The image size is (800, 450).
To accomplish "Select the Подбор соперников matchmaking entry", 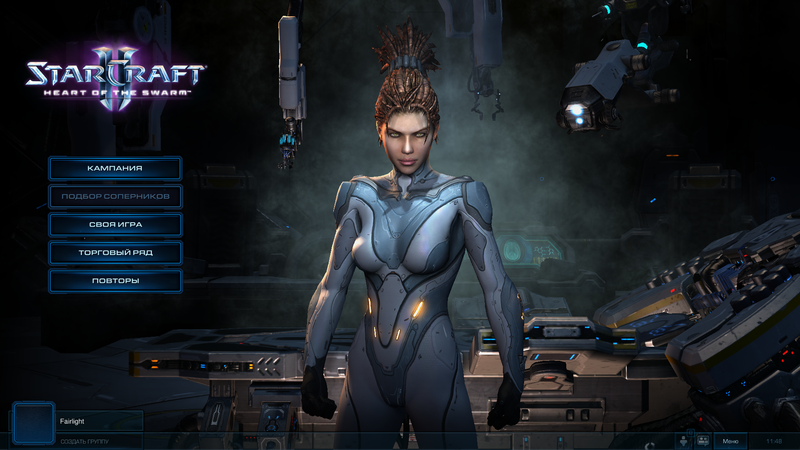I will point(115,196).
